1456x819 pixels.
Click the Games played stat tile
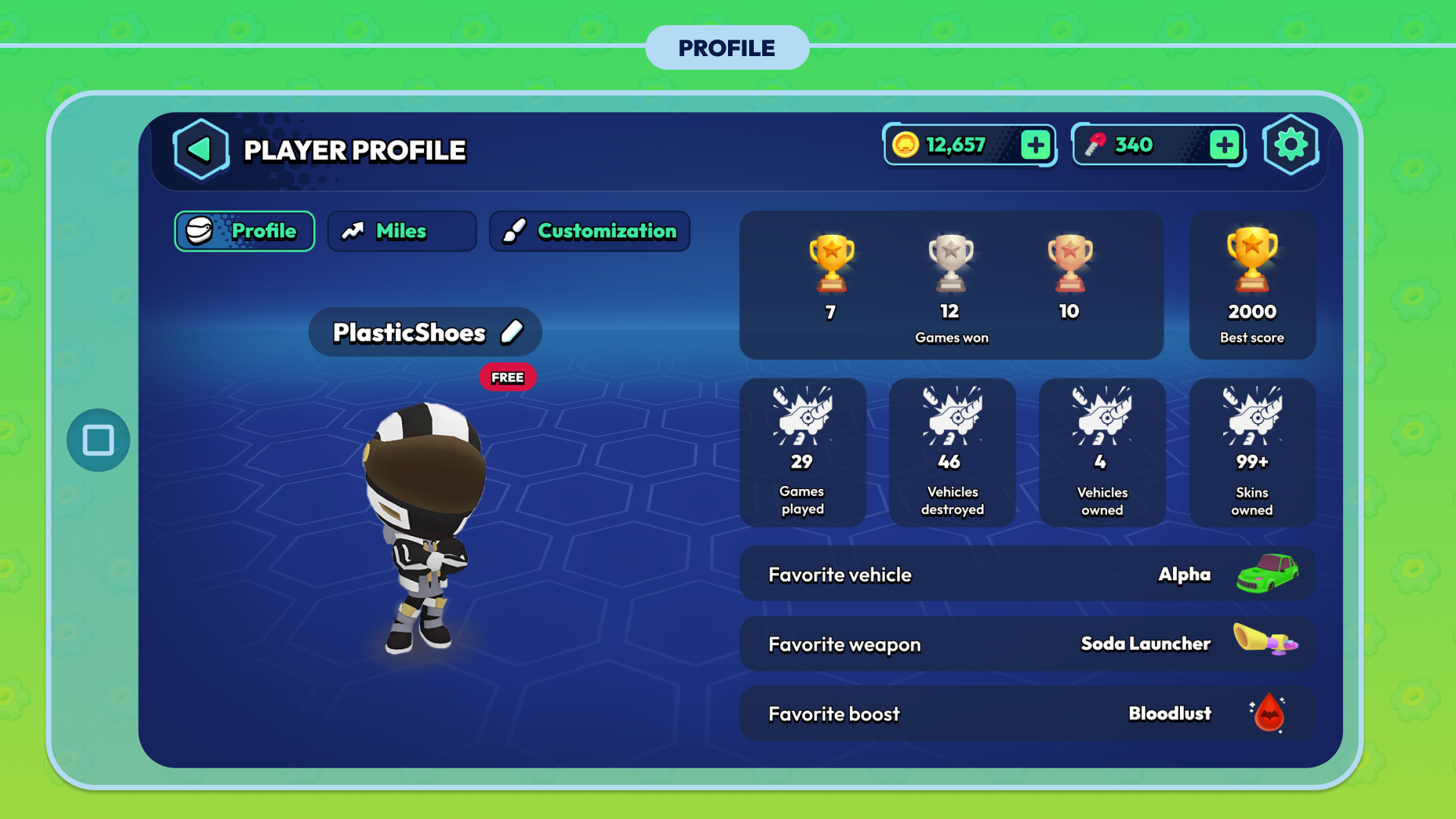(x=802, y=453)
